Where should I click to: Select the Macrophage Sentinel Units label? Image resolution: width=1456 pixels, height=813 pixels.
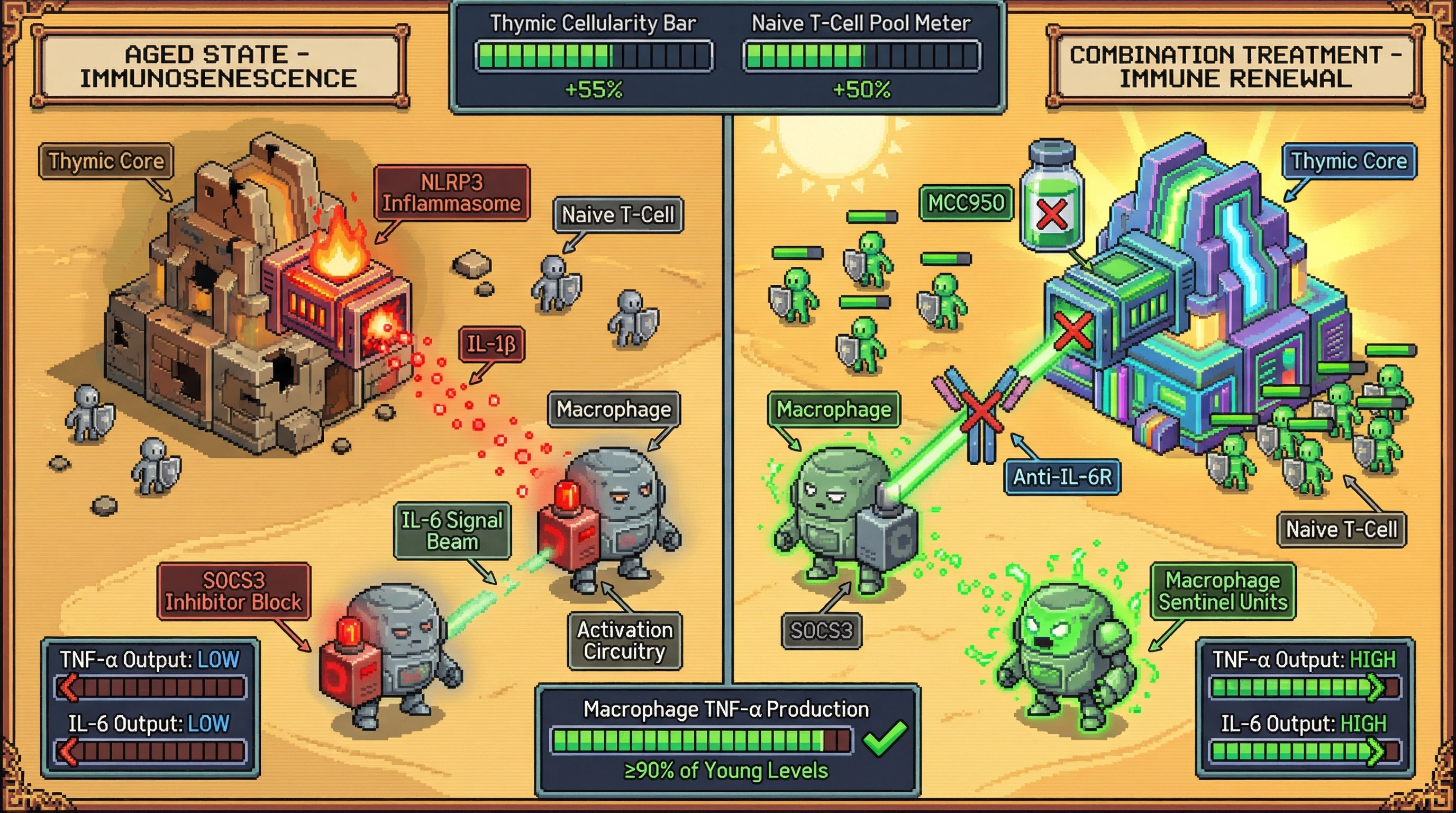(x=1223, y=591)
